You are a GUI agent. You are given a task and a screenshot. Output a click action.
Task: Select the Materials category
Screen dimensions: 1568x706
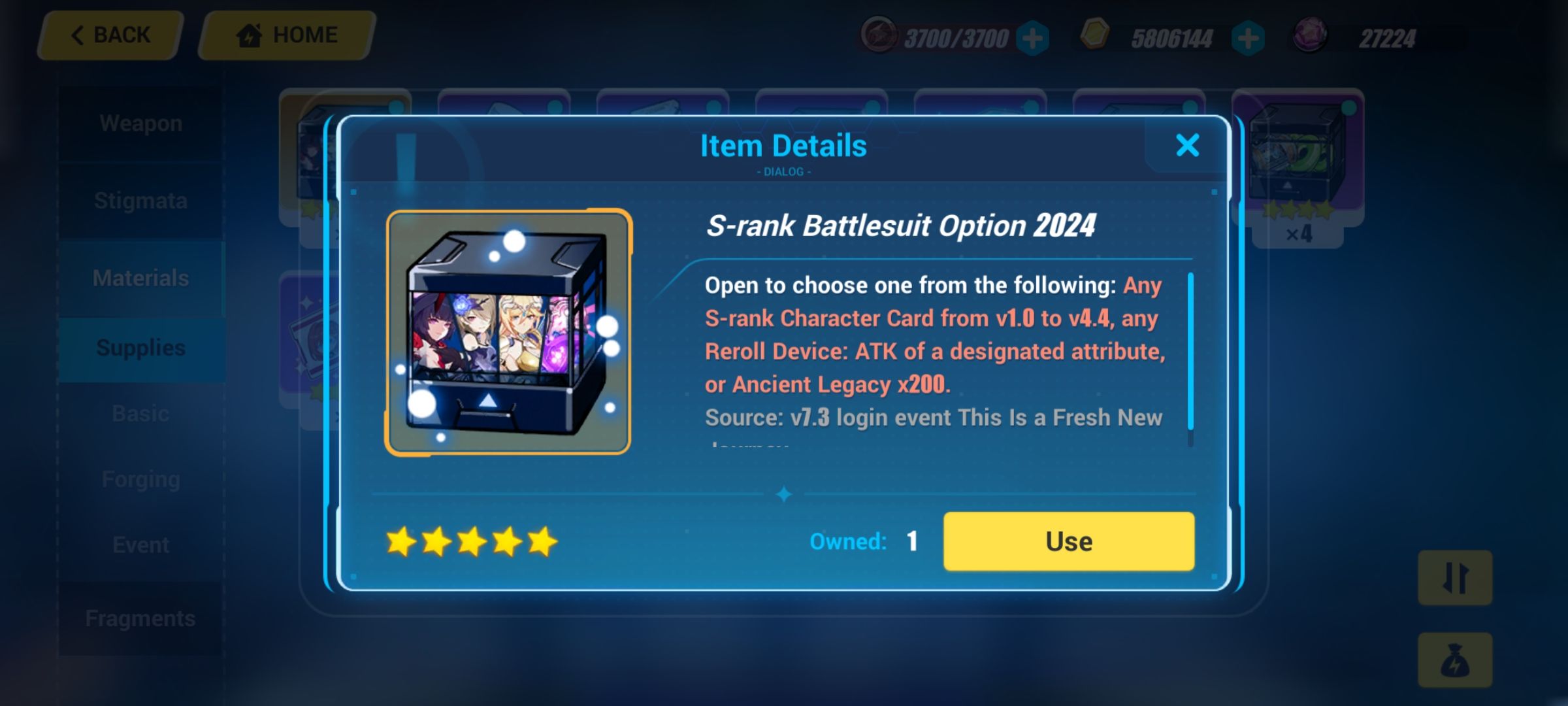click(140, 278)
